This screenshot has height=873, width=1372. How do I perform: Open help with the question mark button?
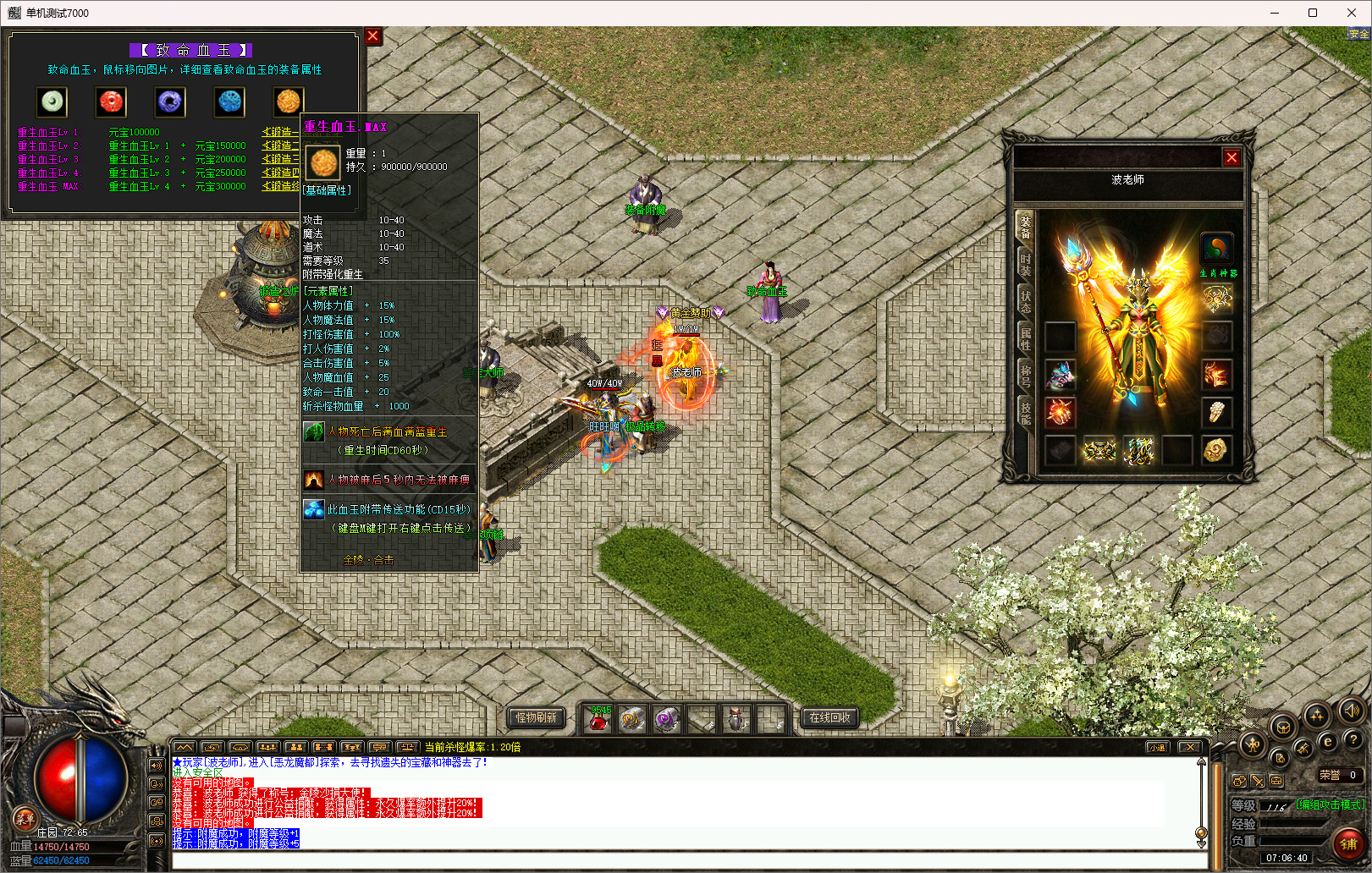pos(1353,739)
